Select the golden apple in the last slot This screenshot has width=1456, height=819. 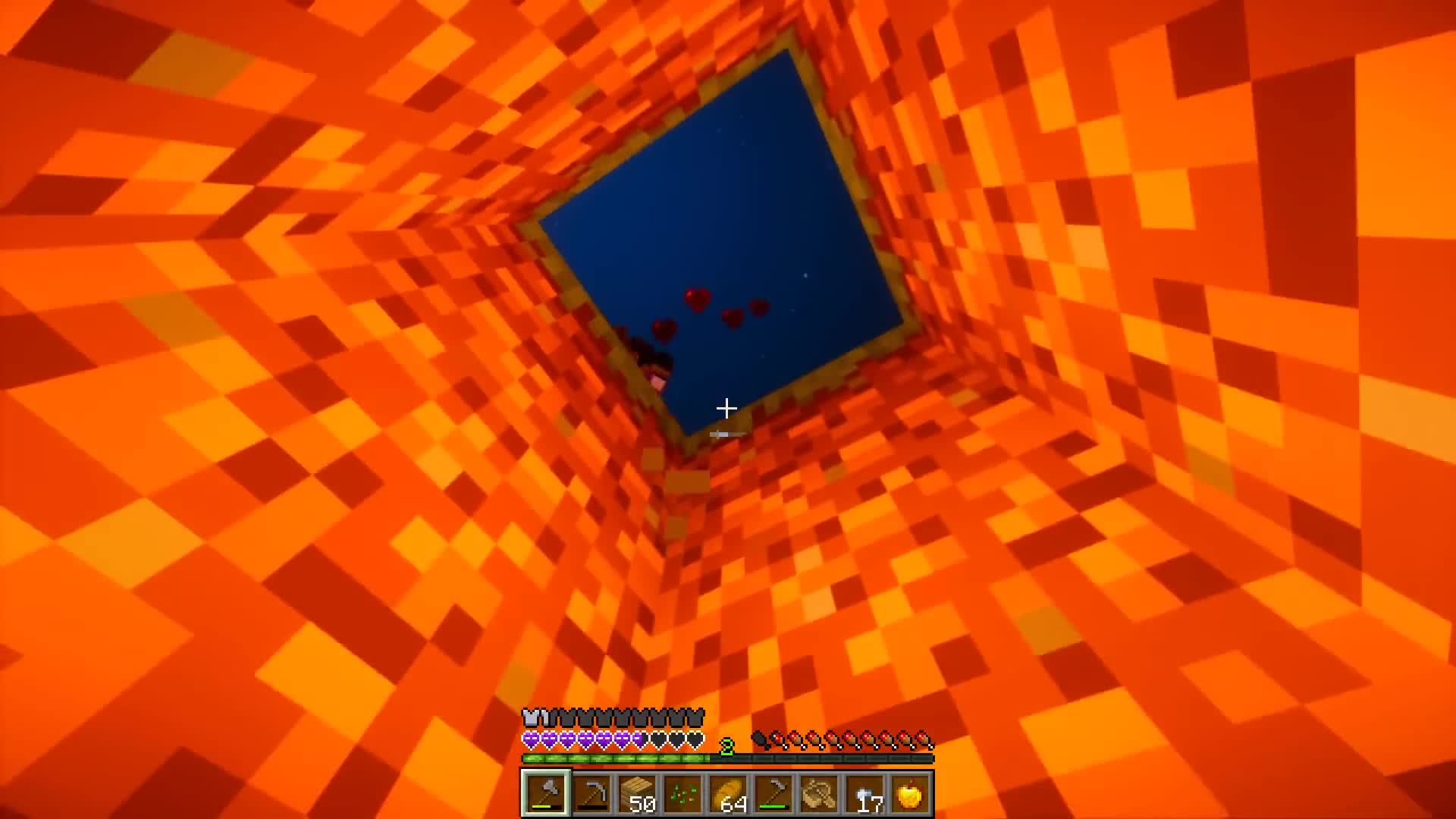912,792
